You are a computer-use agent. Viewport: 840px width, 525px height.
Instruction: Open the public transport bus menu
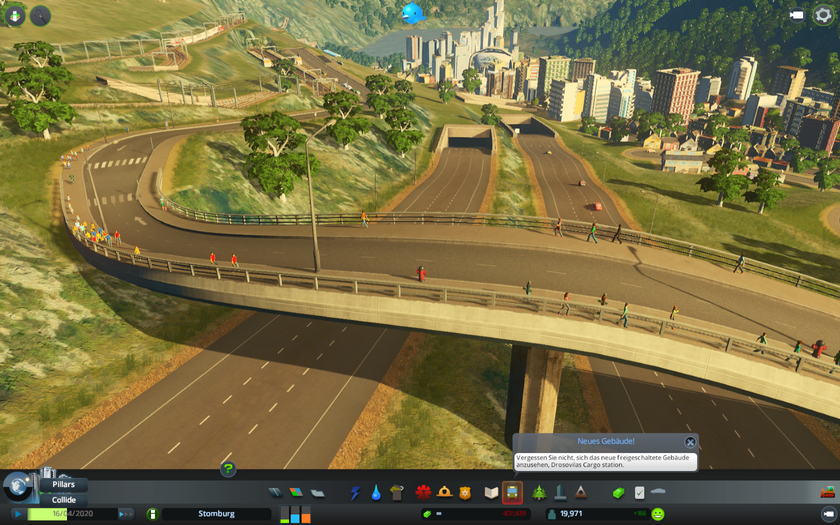click(512, 493)
